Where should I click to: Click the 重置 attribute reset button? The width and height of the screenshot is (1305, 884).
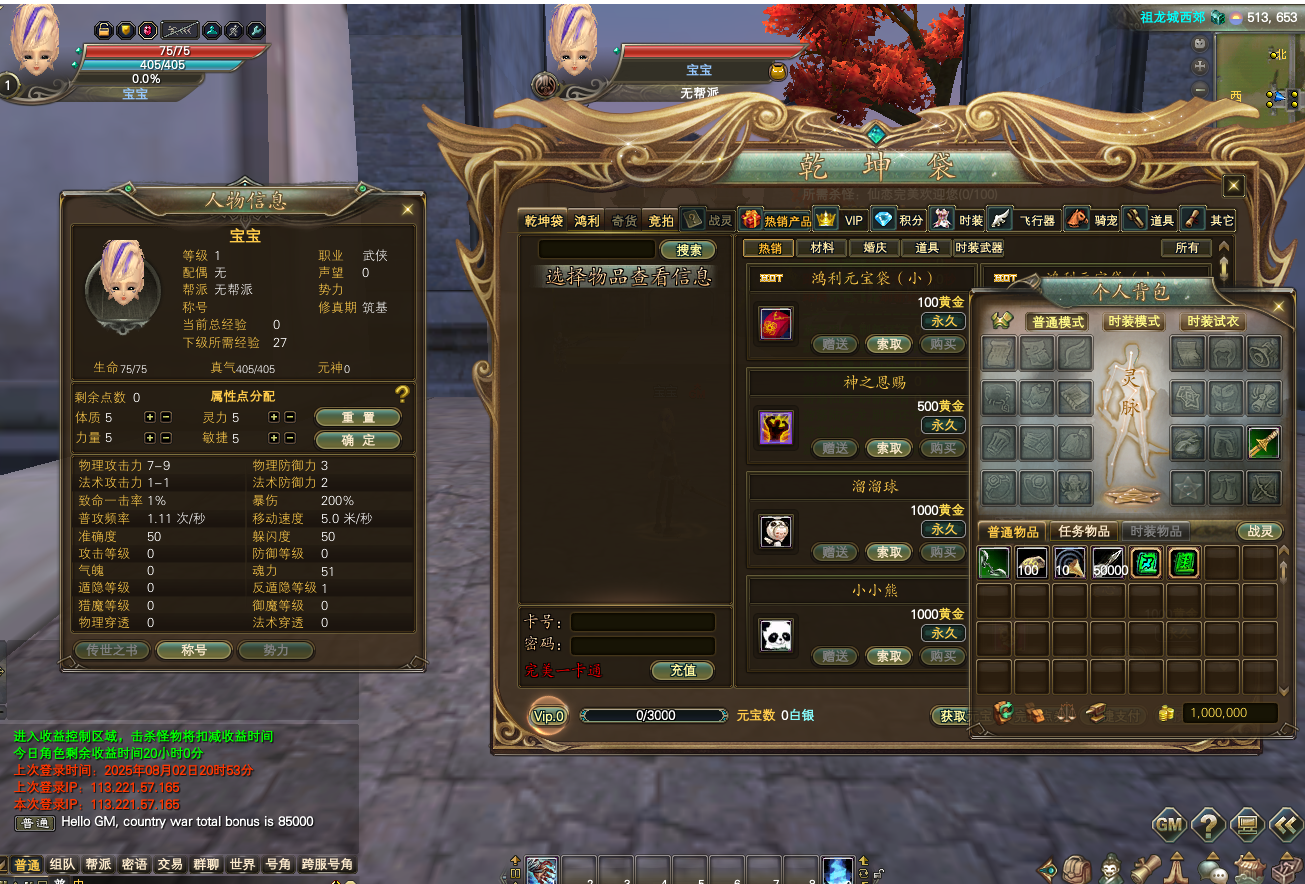[357, 417]
